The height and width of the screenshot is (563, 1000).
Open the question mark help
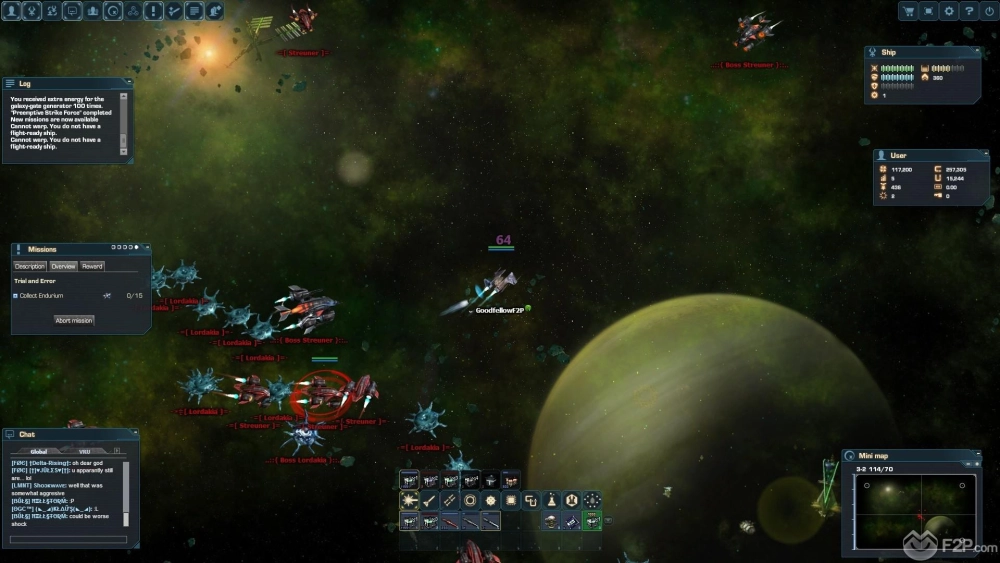(x=969, y=11)
